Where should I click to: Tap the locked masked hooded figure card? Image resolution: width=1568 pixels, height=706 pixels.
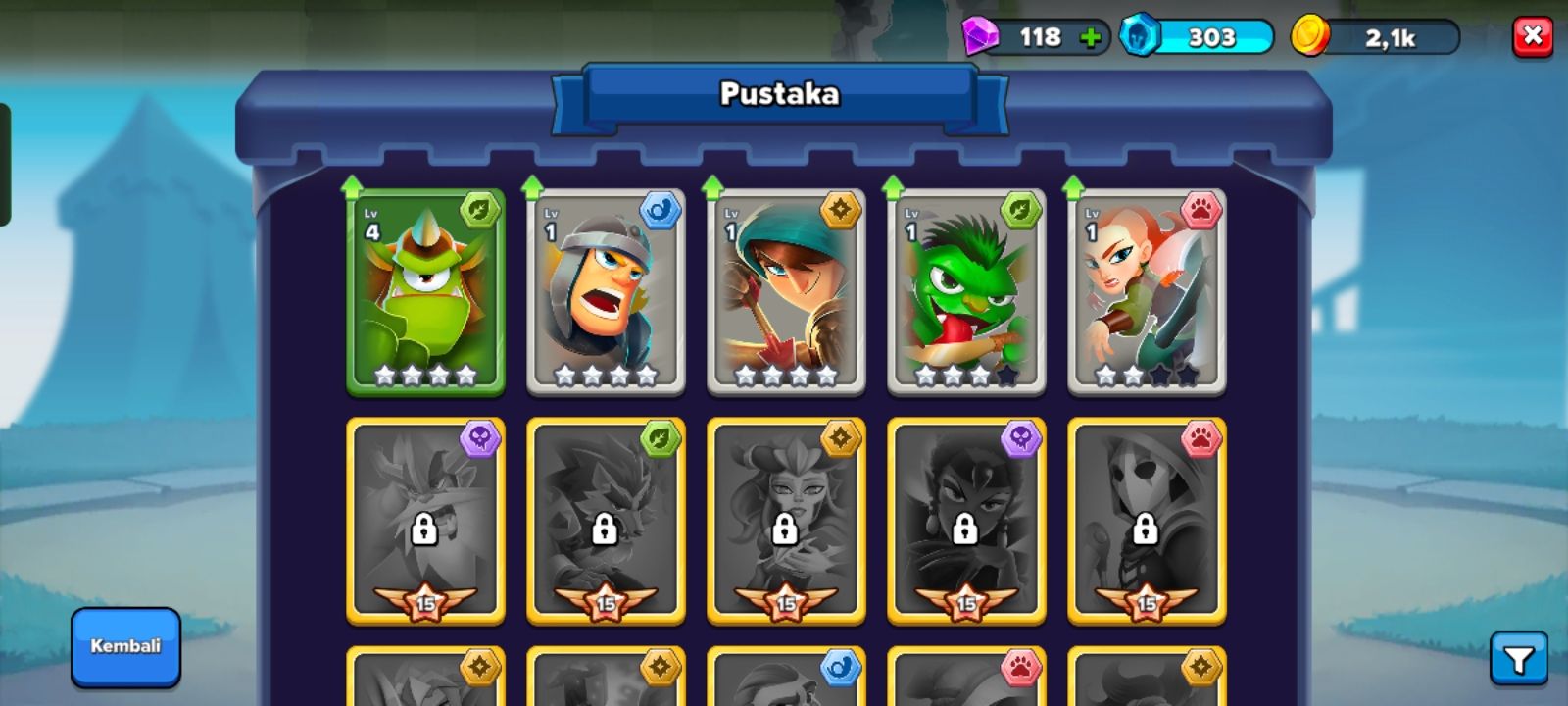tap(1147, 522)
